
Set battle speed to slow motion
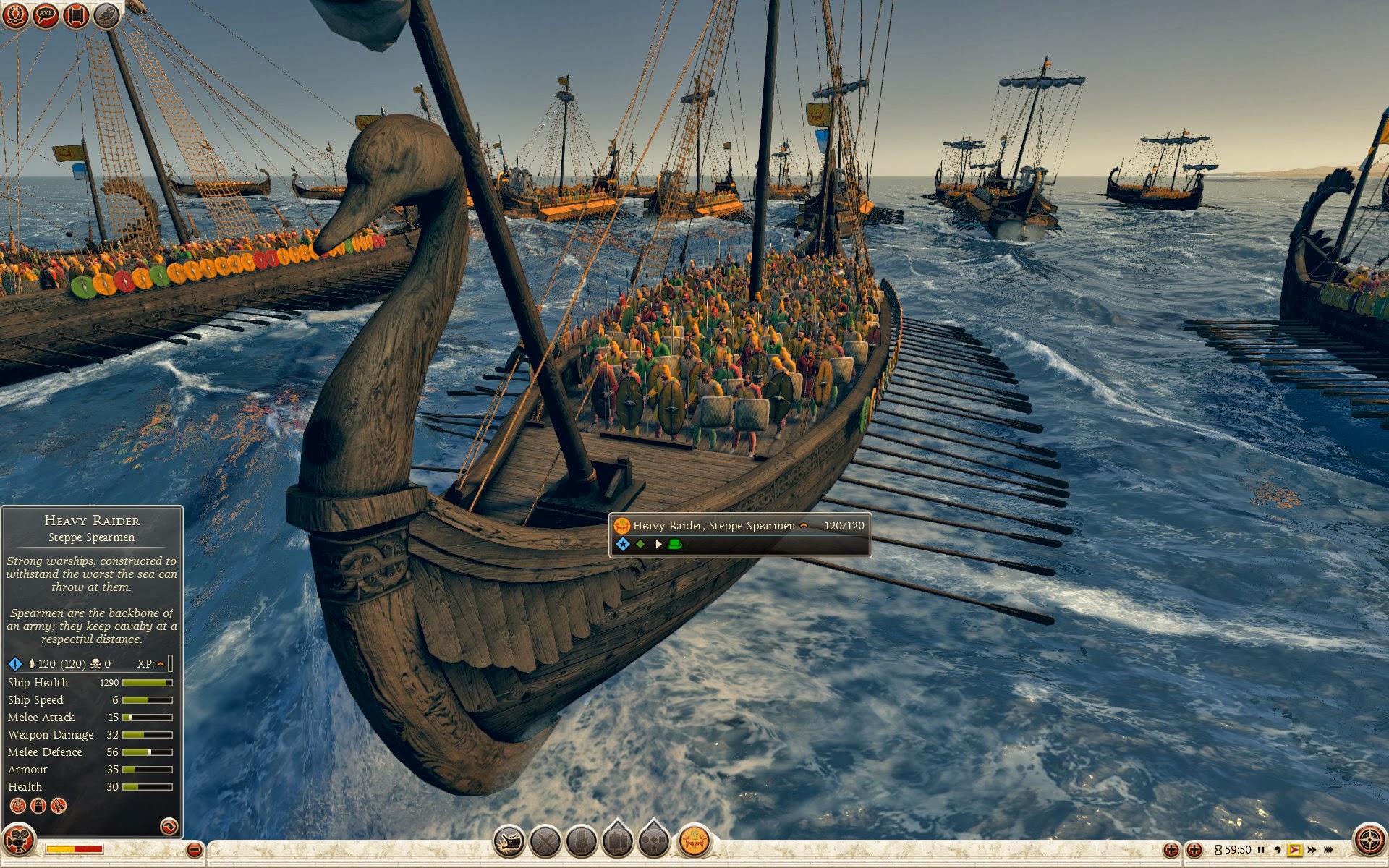[1278, 850]
